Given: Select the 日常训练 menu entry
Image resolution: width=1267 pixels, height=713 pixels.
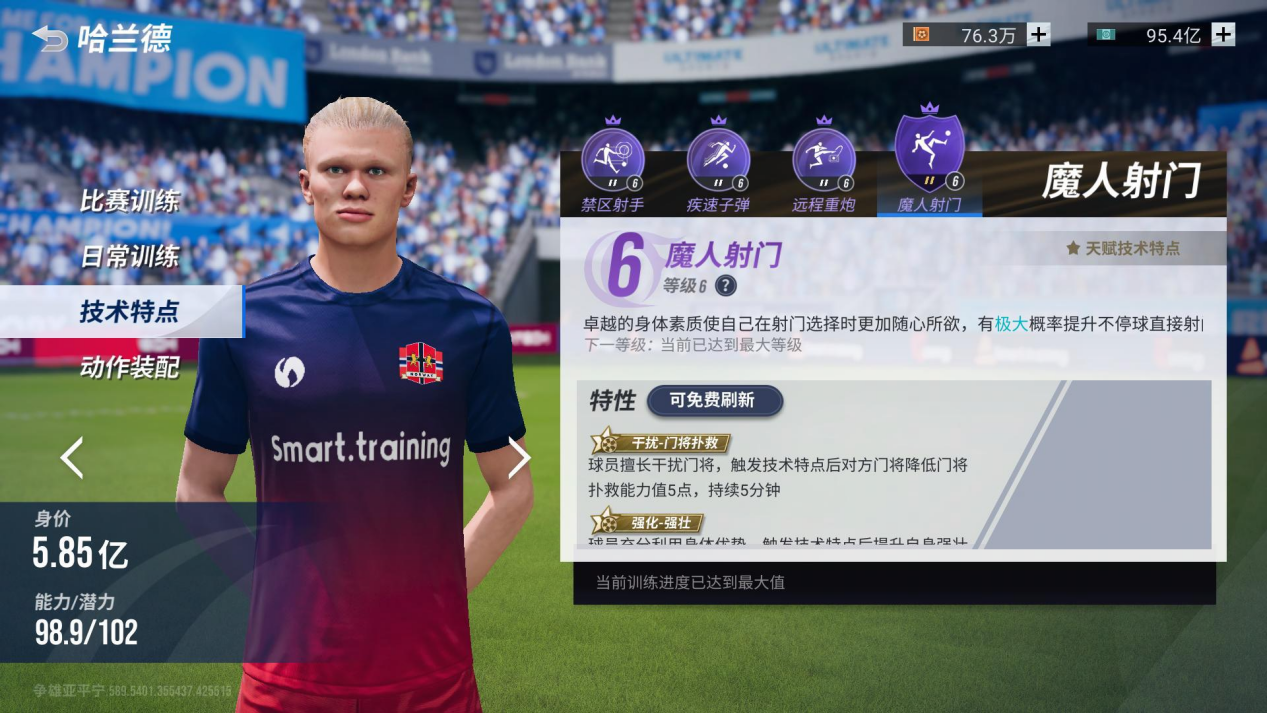Looking at the screenshot, I should click(129, 256).
